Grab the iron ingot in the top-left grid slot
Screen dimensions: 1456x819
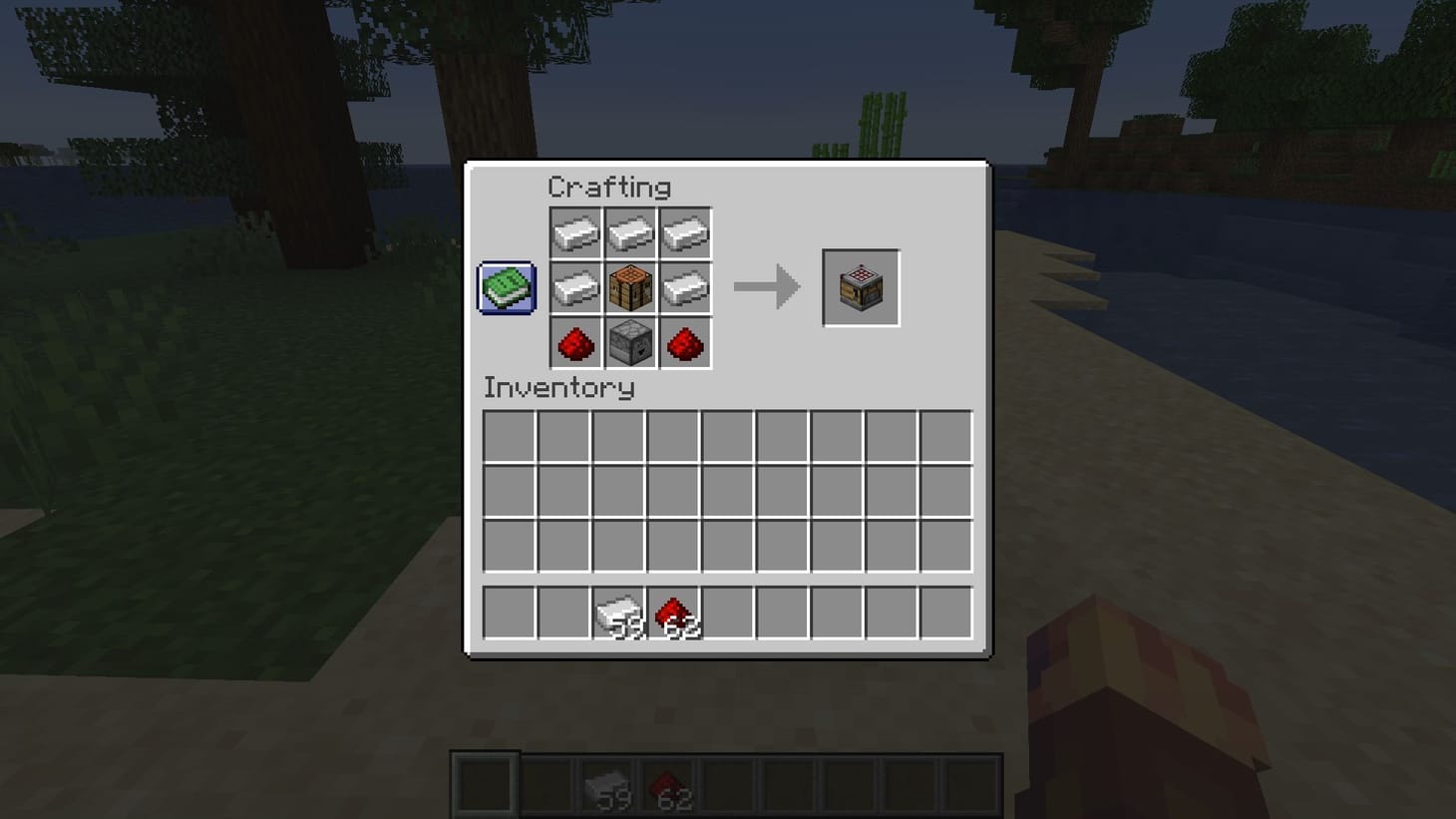[x=574, y=232]
